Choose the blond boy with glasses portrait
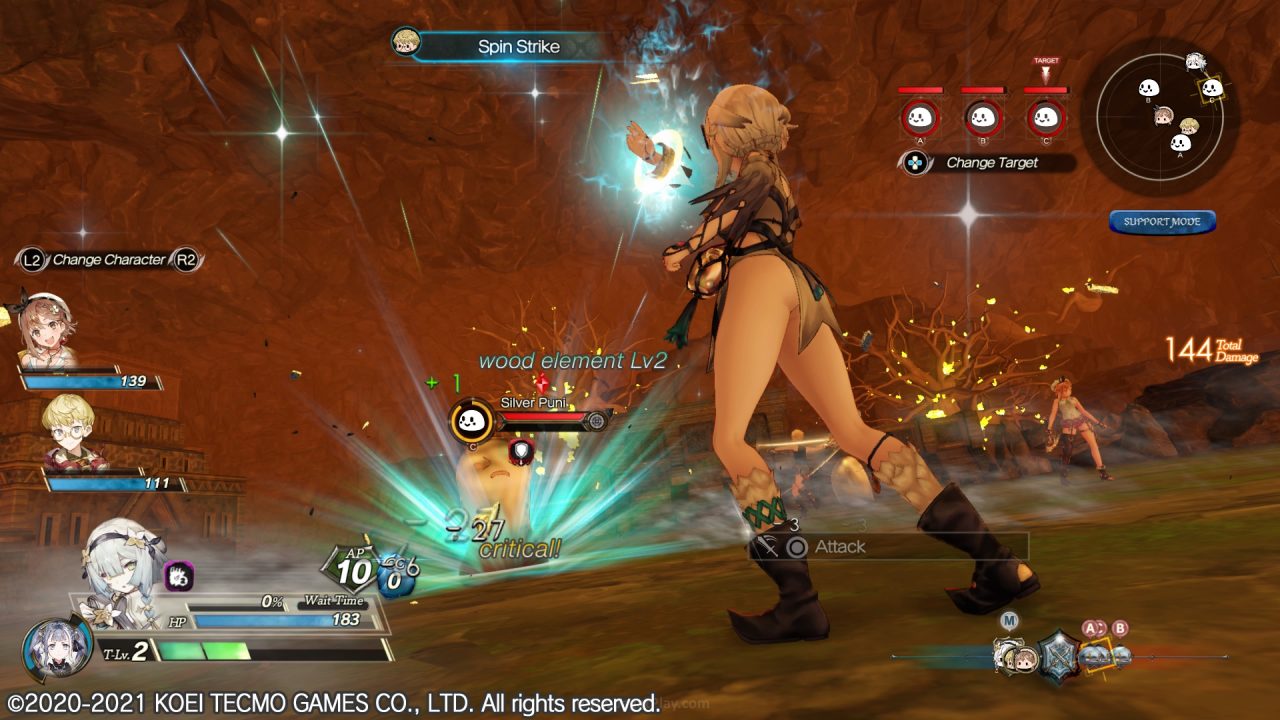Screen dimensions: 1280x720 coord(72,432)
